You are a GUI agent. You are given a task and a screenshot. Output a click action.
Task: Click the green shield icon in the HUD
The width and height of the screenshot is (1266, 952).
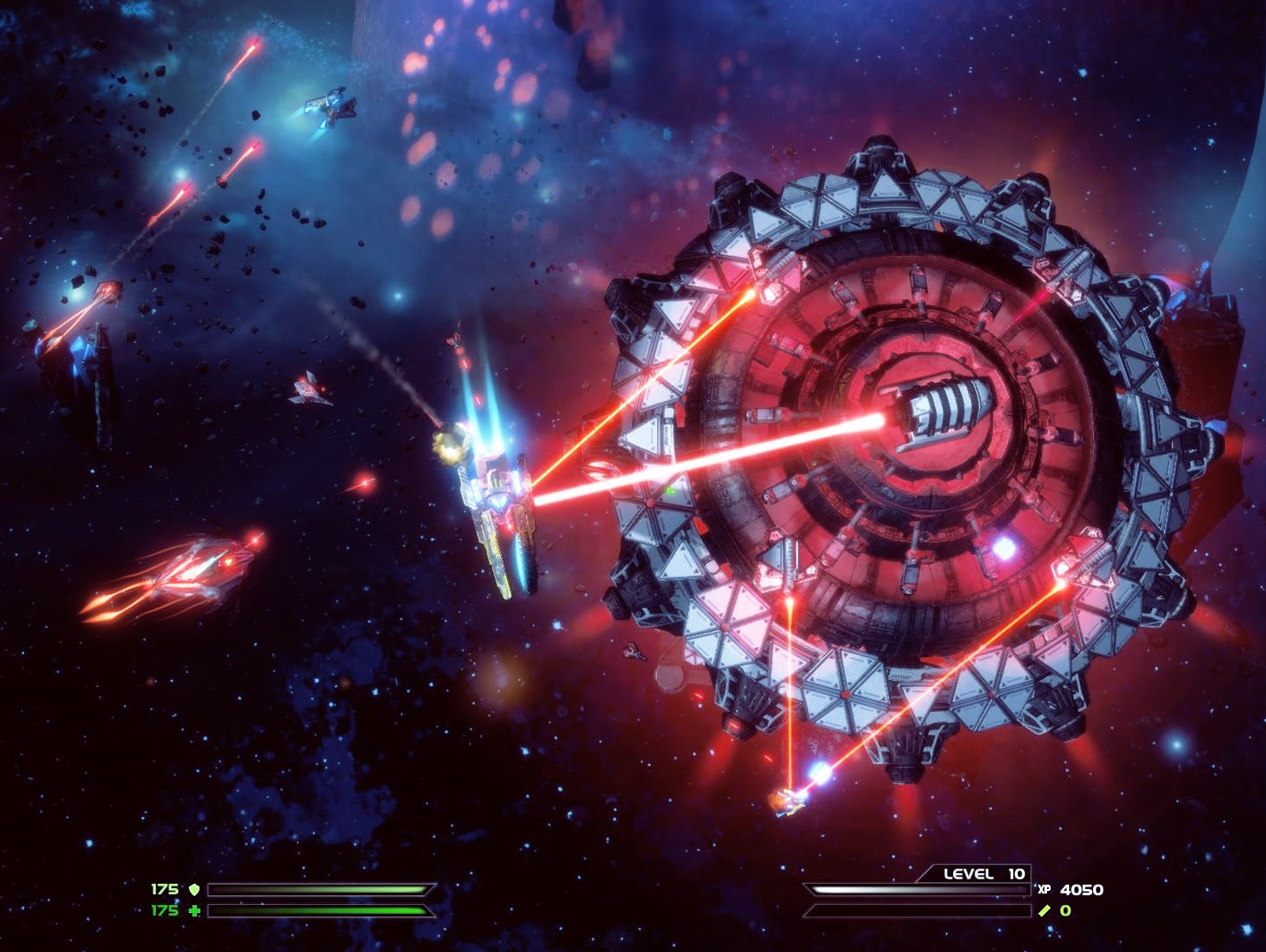(195, 888)
